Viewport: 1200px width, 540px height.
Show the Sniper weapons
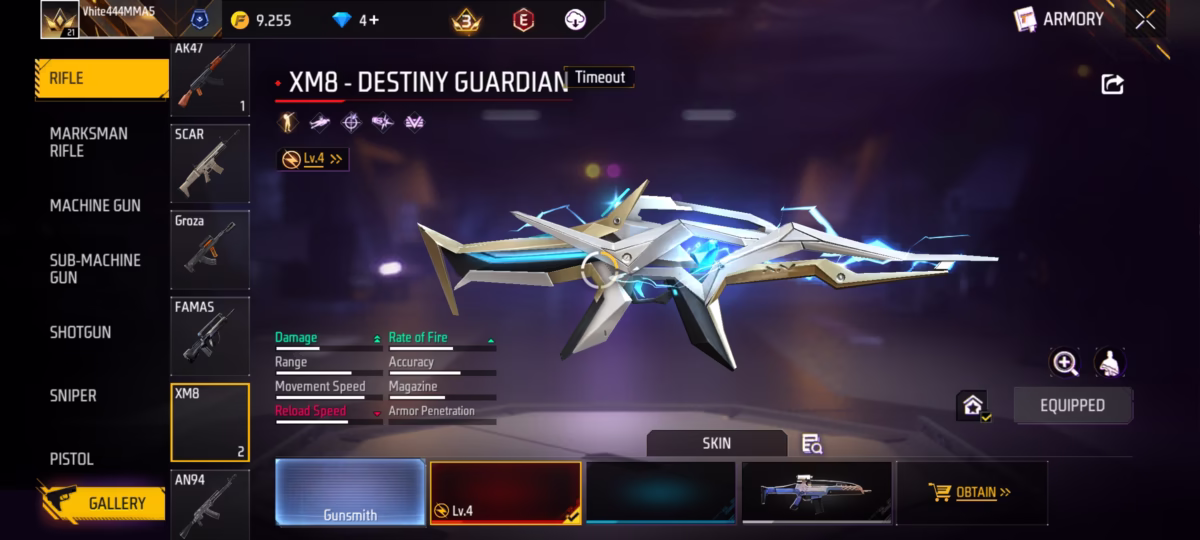73,396
